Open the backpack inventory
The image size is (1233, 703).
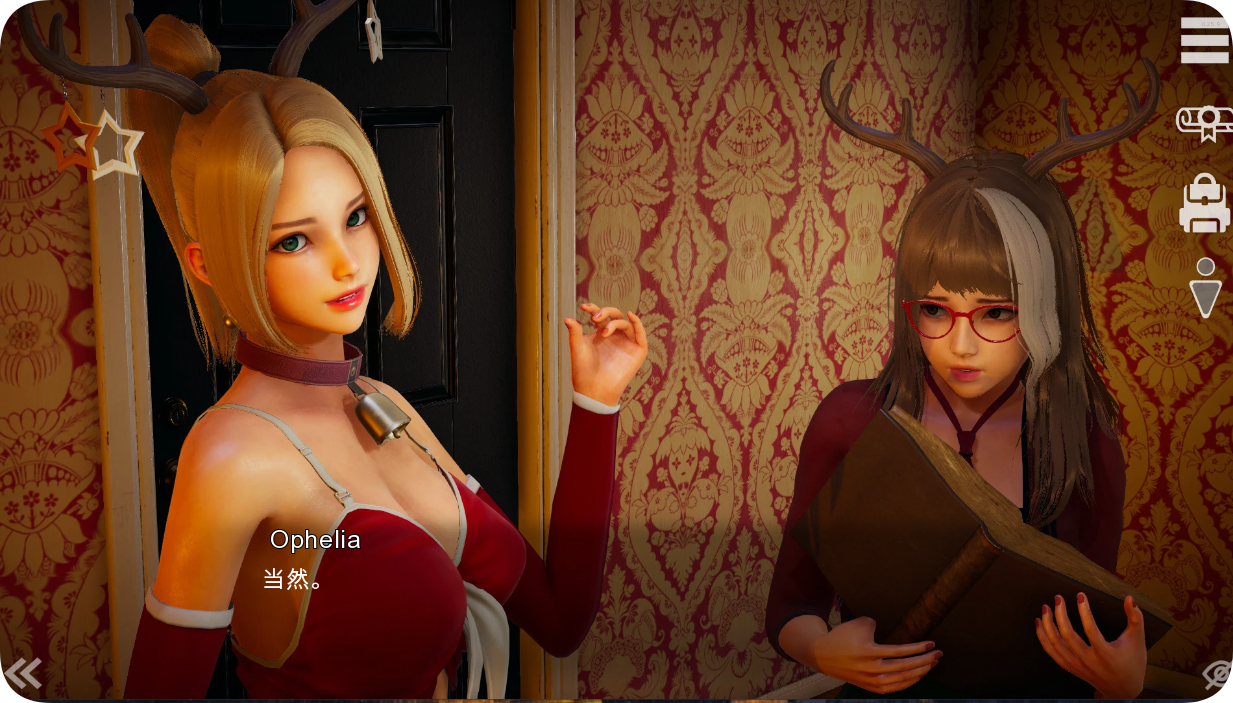click(x=1204, y=204)
